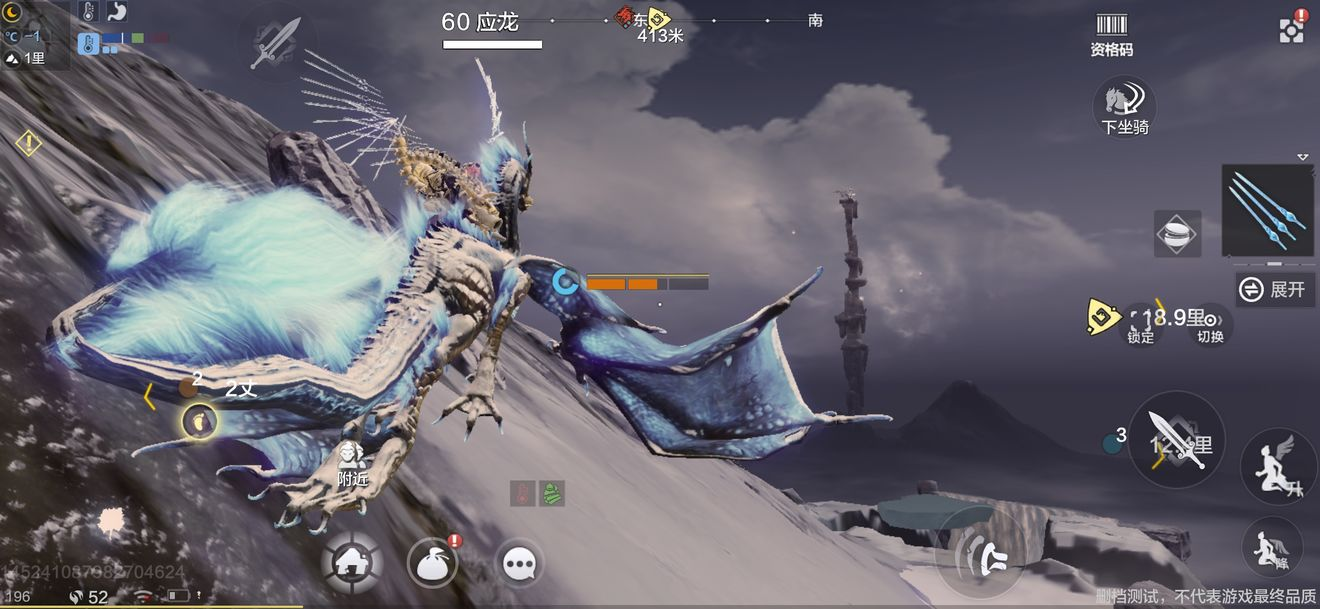Open the bag inventory pouch
Screen dimensions: 1320x609
pos(432,563)
